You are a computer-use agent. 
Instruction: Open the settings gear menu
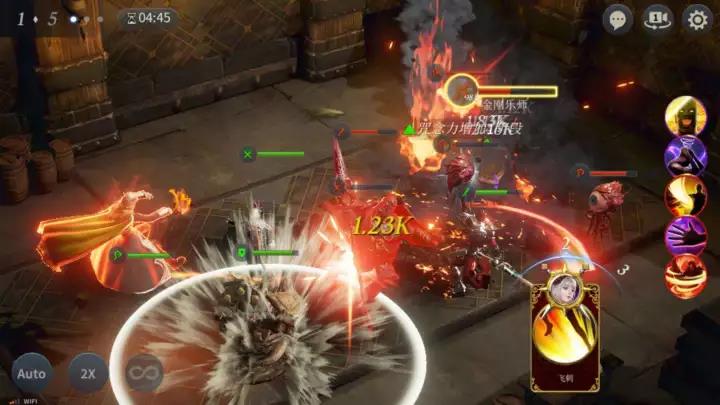(x=696, y=18)
